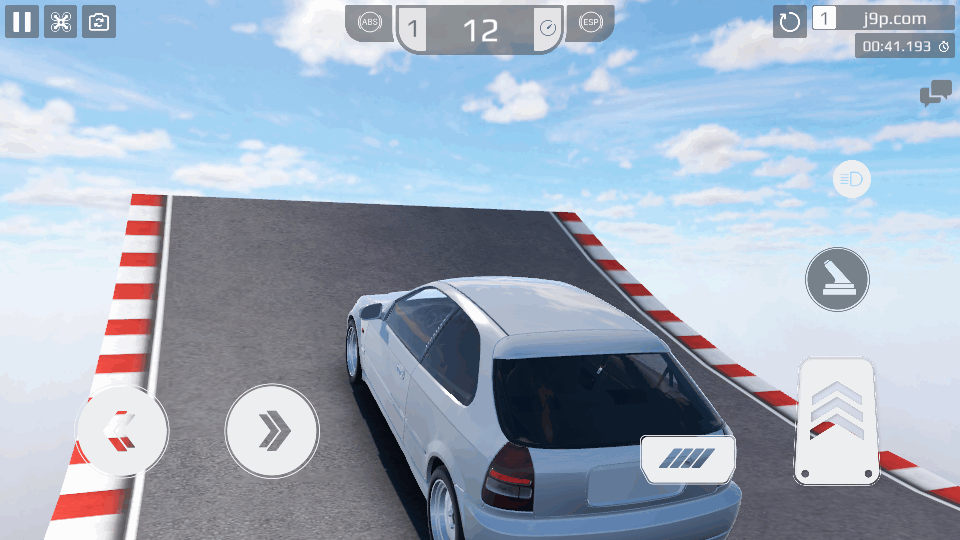Reset the car with the restart arrow
The image size is (960, 540).
pyautogui.click(x=790, y=21)
